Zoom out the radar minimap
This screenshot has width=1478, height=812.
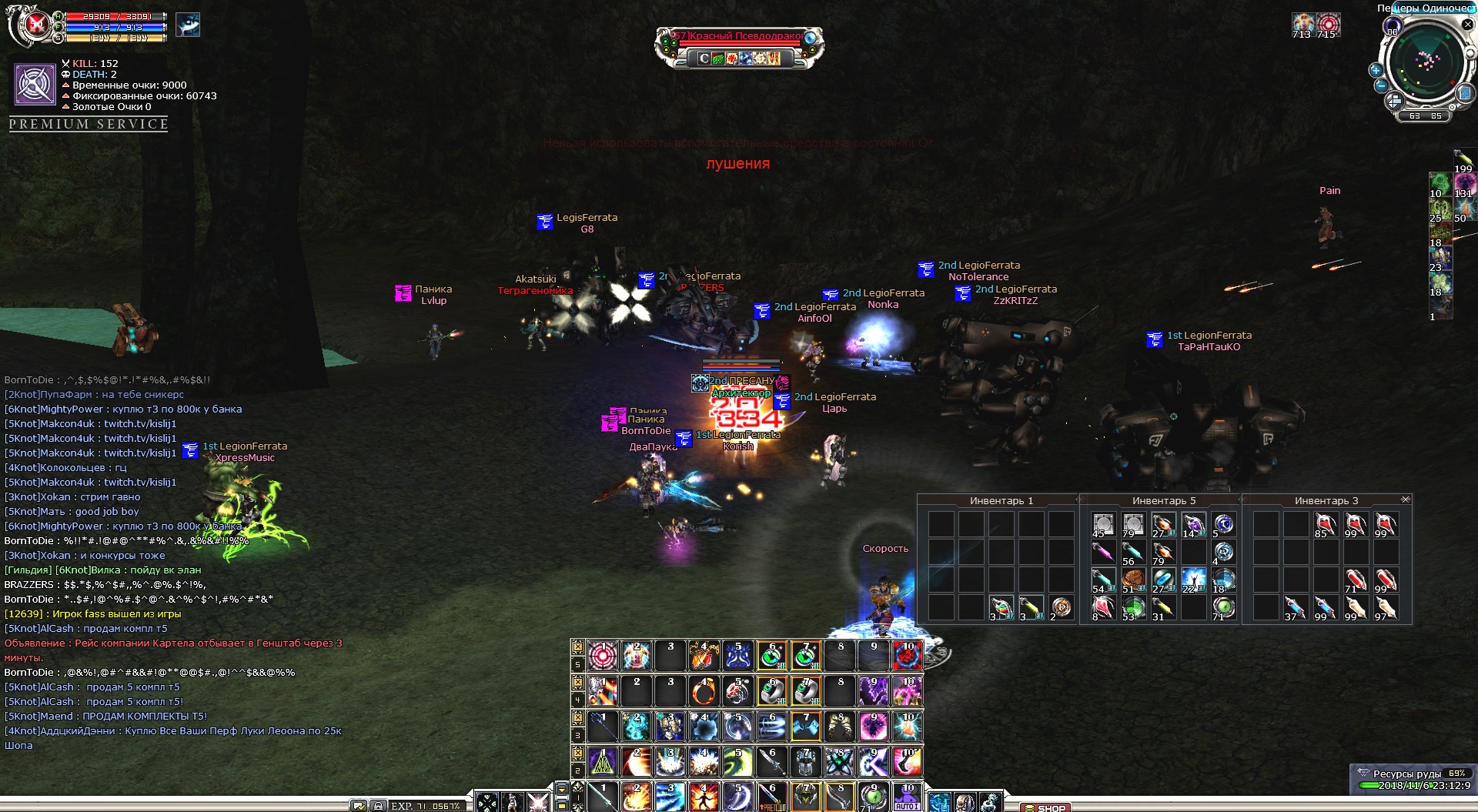(x=1381, y=85)
